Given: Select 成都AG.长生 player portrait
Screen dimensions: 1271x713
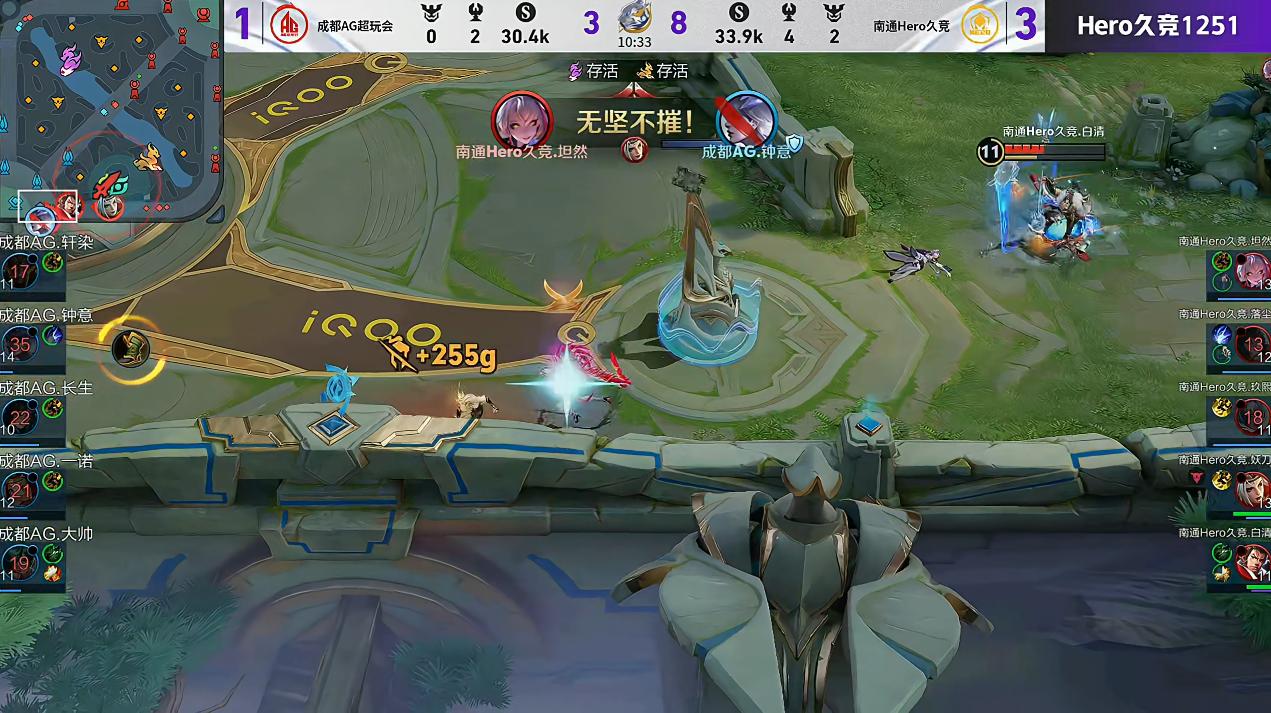Looking at the screenshot, I should pyautogui.click(x=20, y=418).
